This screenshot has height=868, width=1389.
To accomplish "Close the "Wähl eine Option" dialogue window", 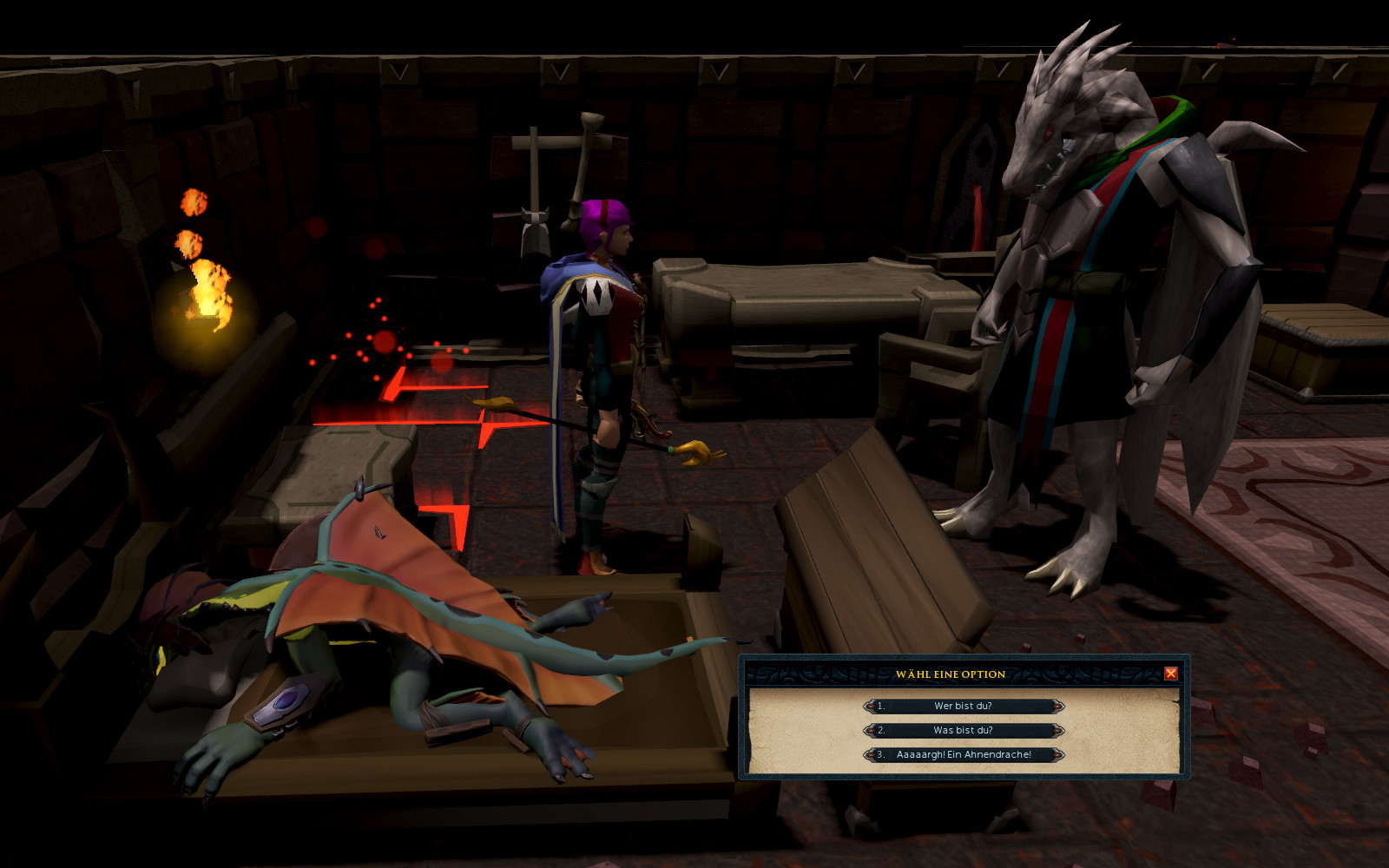I will (x=1170, y=674).
